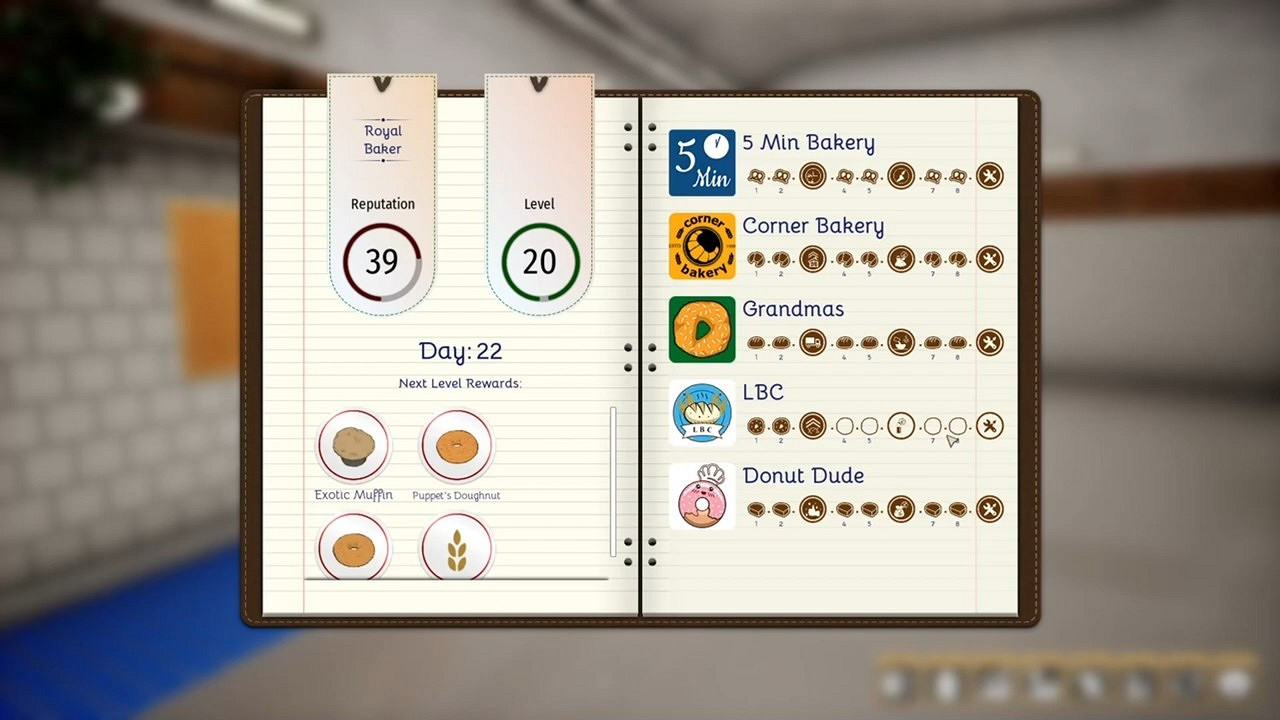Image resolution: width=1280 pixels, height=720 pixels.
Task: Open the Grandmas bakery donut logo
Action: (701, 330)
